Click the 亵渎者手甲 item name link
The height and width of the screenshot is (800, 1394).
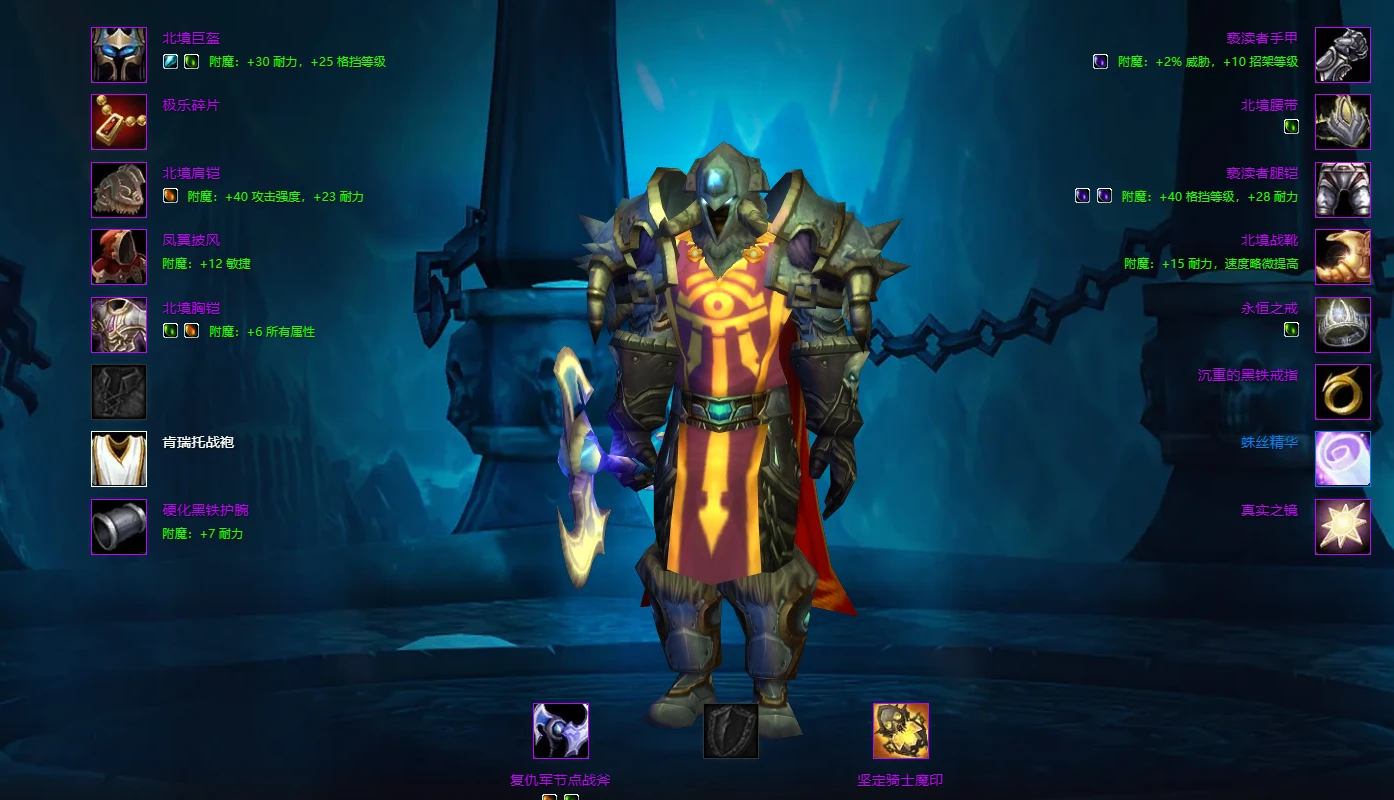coord(1262,38)
